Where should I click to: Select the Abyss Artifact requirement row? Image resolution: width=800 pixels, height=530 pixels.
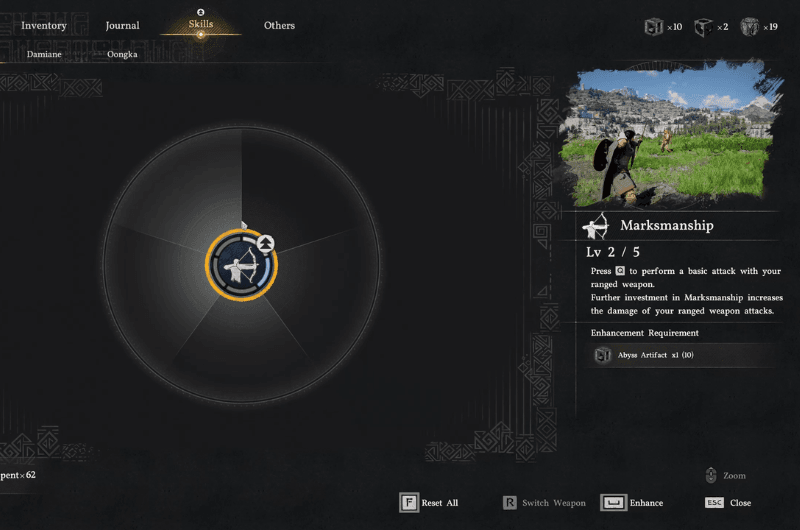coord(684,355)
